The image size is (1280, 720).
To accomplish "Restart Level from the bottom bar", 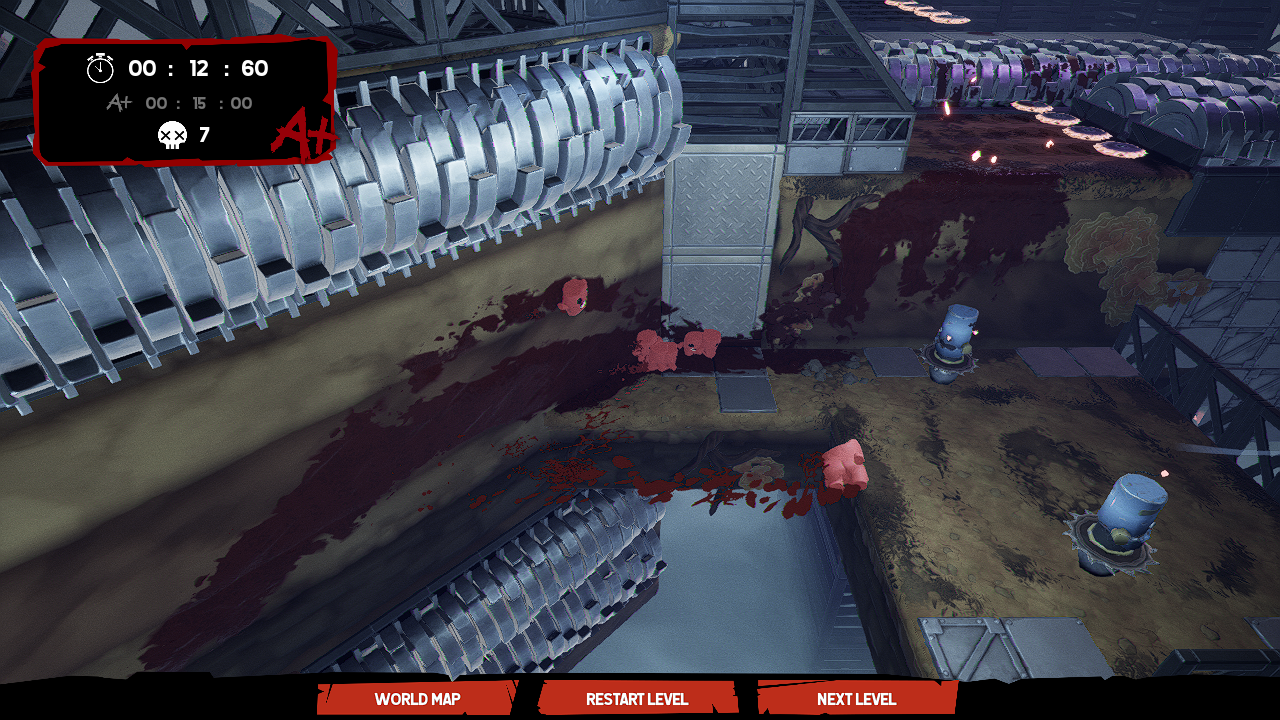I will tap(637, 699).
